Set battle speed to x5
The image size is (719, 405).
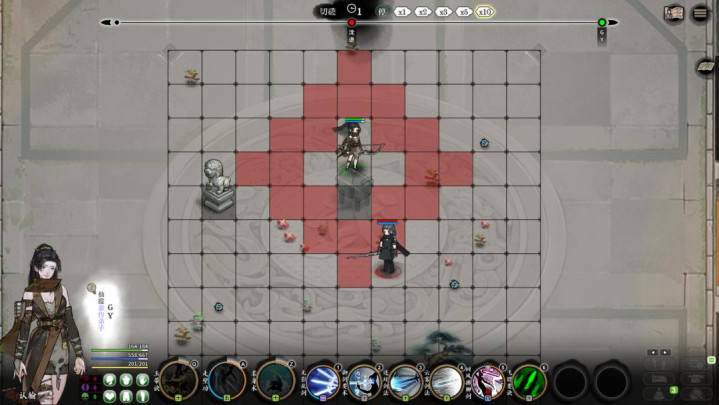point(463,12)
